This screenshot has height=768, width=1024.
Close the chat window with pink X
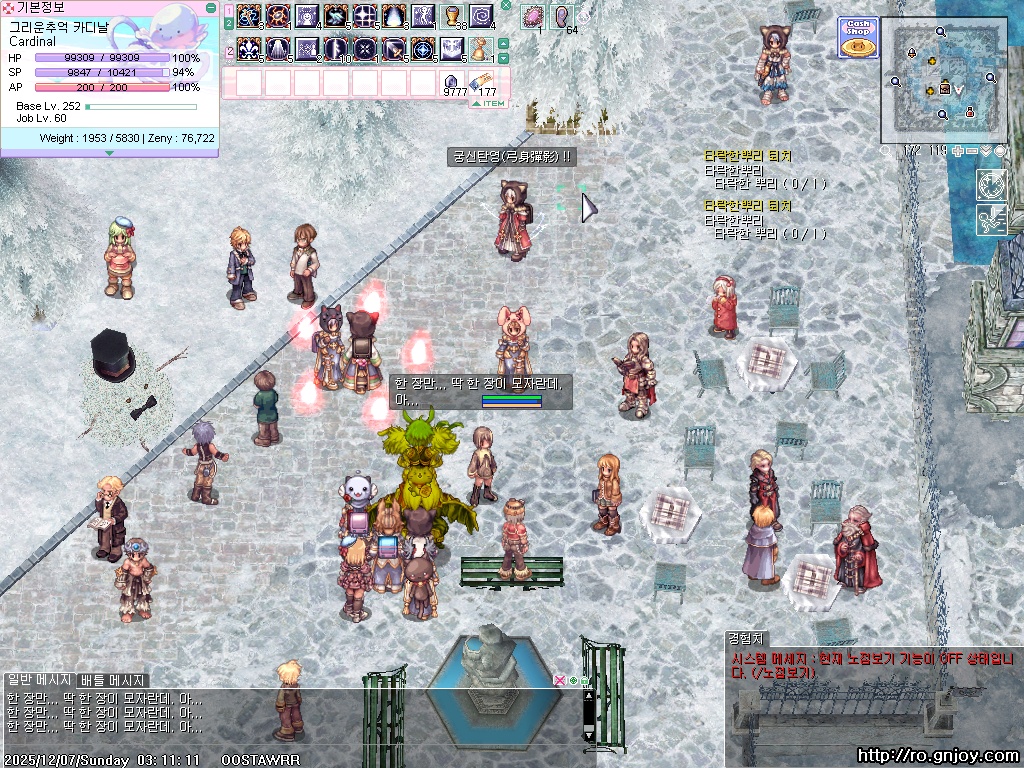[559, 680]
